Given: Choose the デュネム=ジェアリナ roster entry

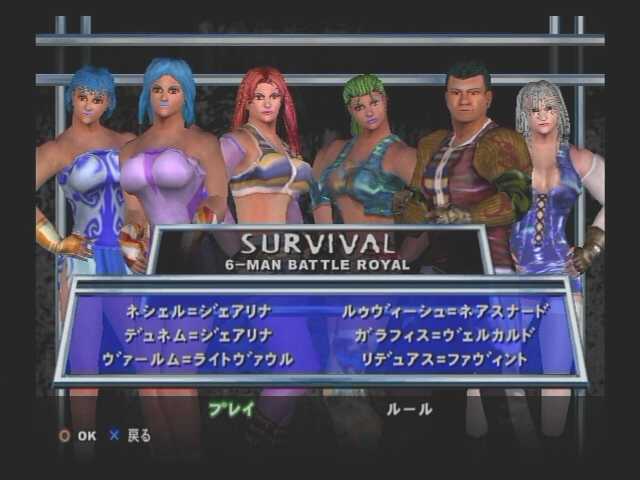Looking at the screenshot, I should (199, 335).
